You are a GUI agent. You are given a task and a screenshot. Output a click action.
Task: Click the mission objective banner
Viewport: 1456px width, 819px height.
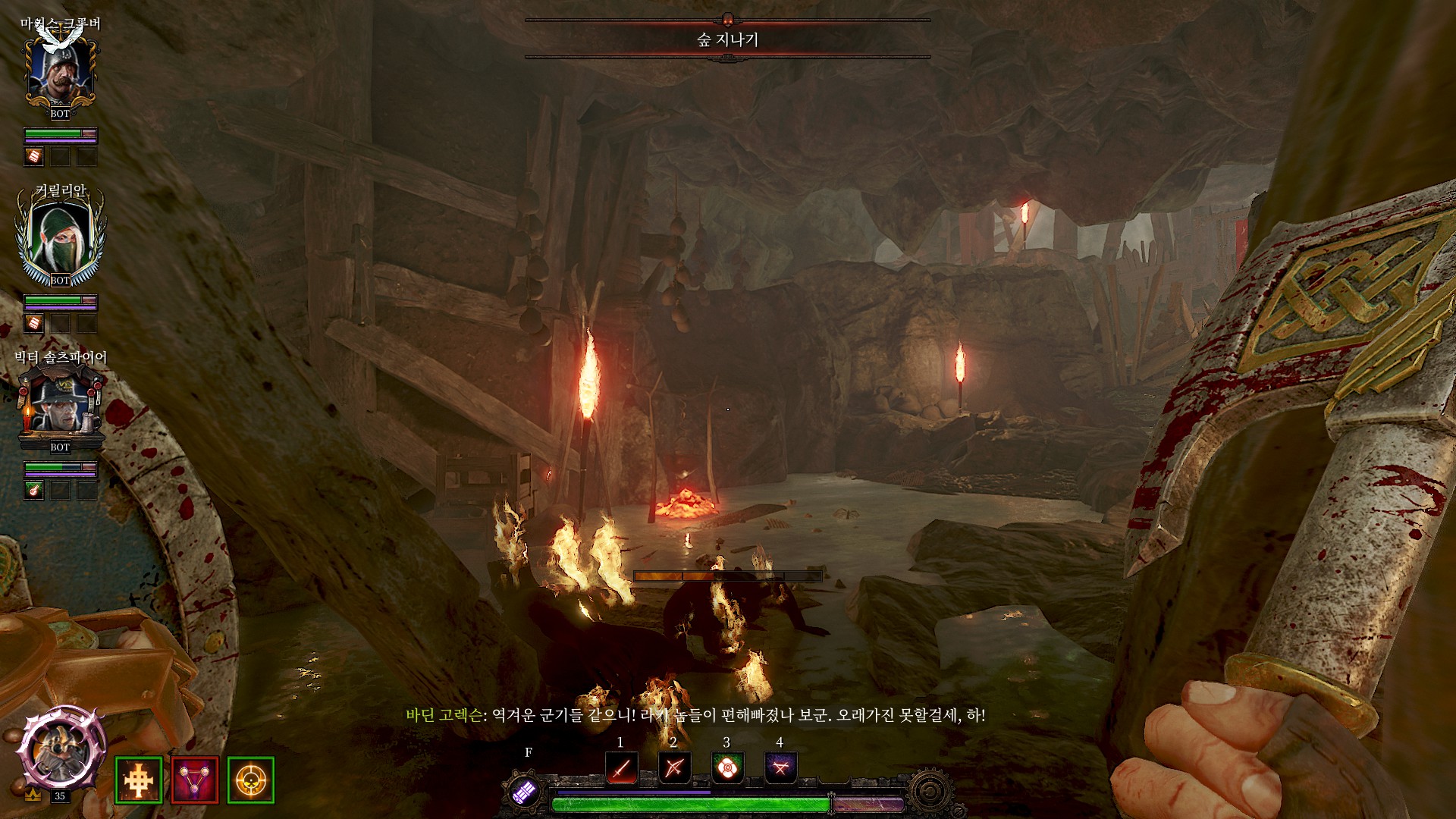pos(727,39)
